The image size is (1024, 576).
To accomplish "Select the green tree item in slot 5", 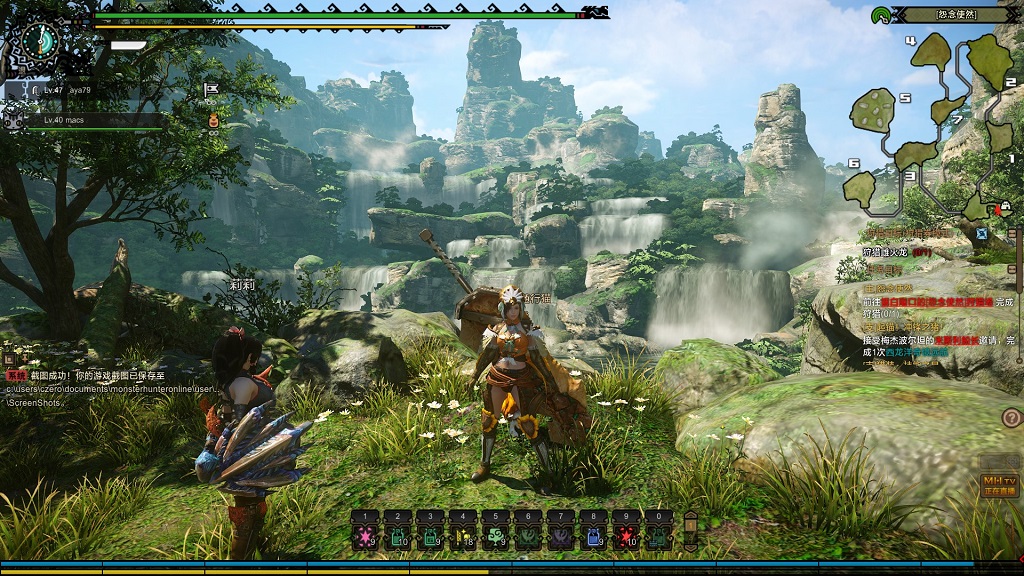I will click(494, 537).
